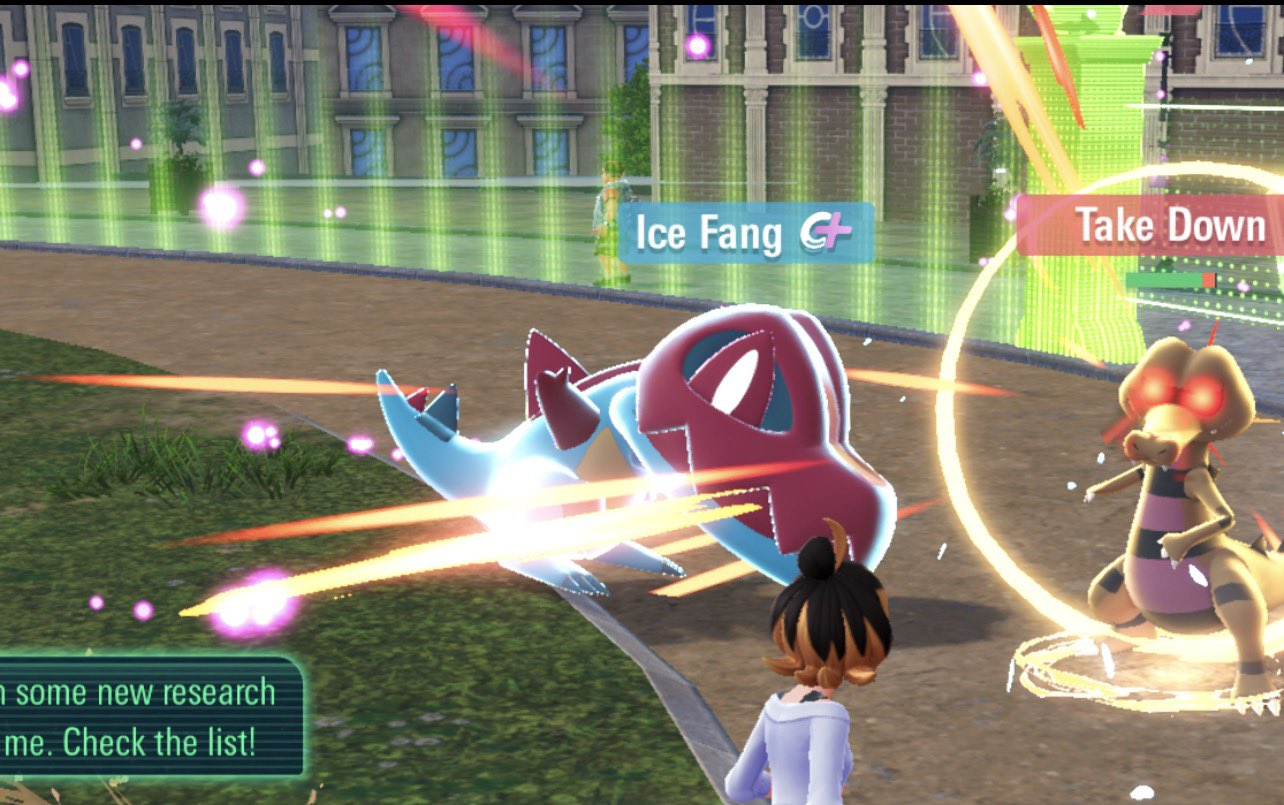1284x805 pixels.
Task: Select the Ice Fang move label
Action: point(745,233)
